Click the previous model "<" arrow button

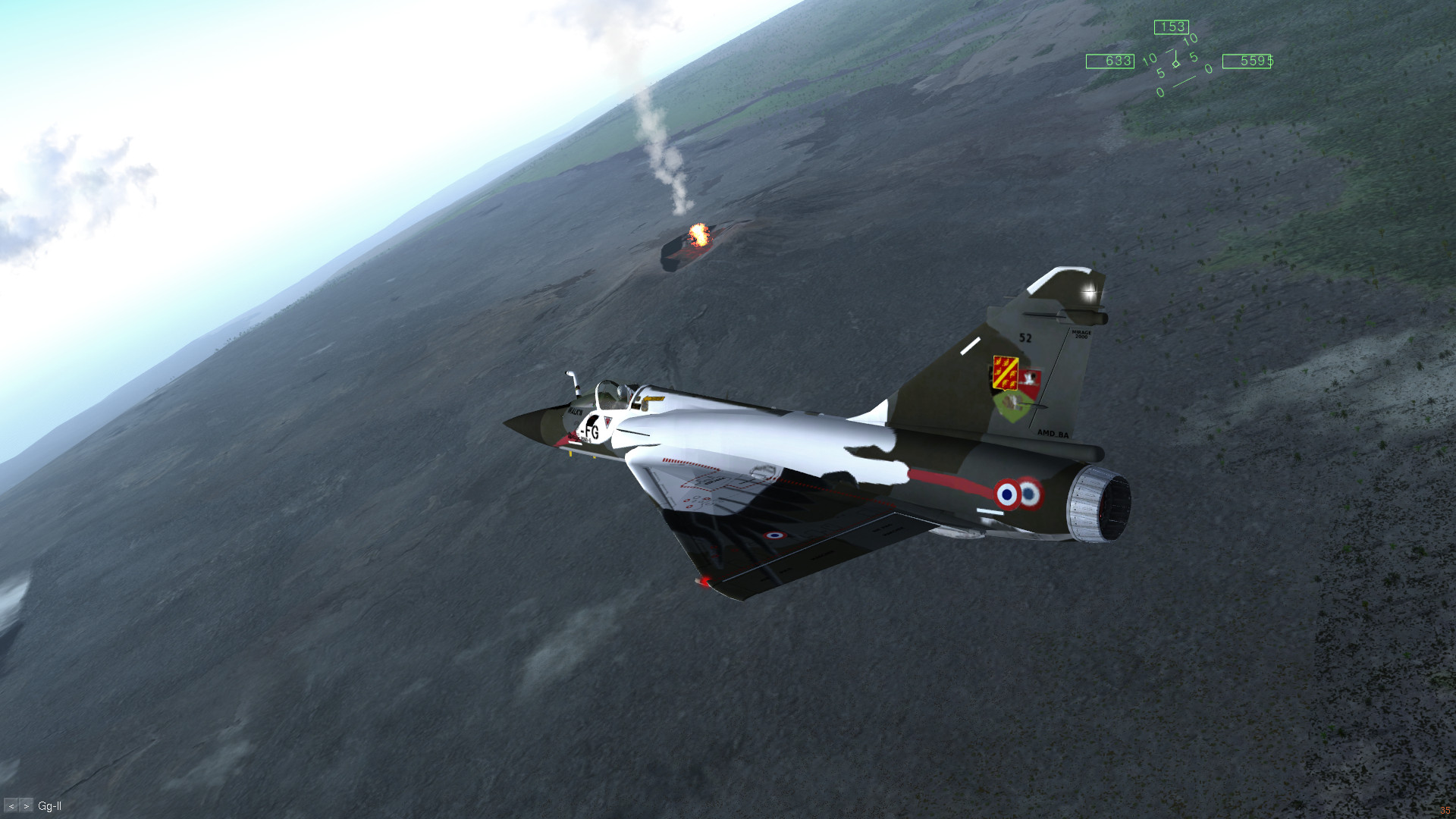(11, 806)
